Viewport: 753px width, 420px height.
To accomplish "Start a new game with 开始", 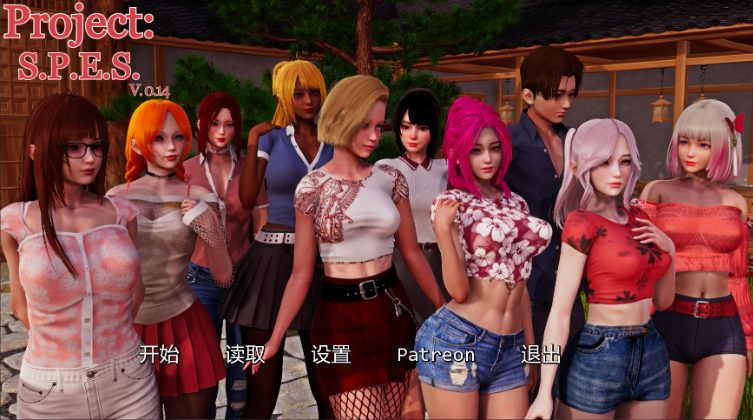I will click(x=159, y=354).
